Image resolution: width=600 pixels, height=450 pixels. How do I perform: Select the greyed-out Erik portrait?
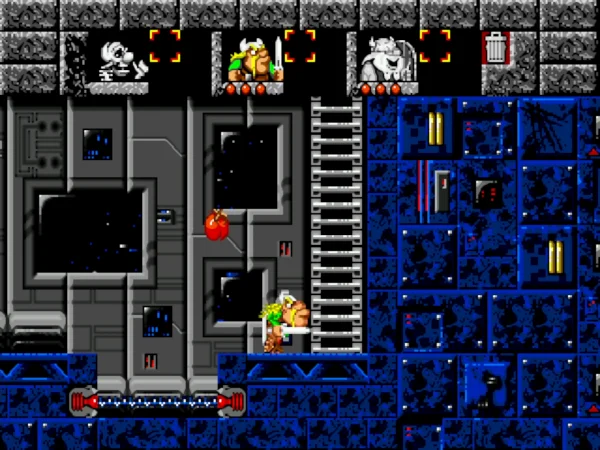(119, 59)
